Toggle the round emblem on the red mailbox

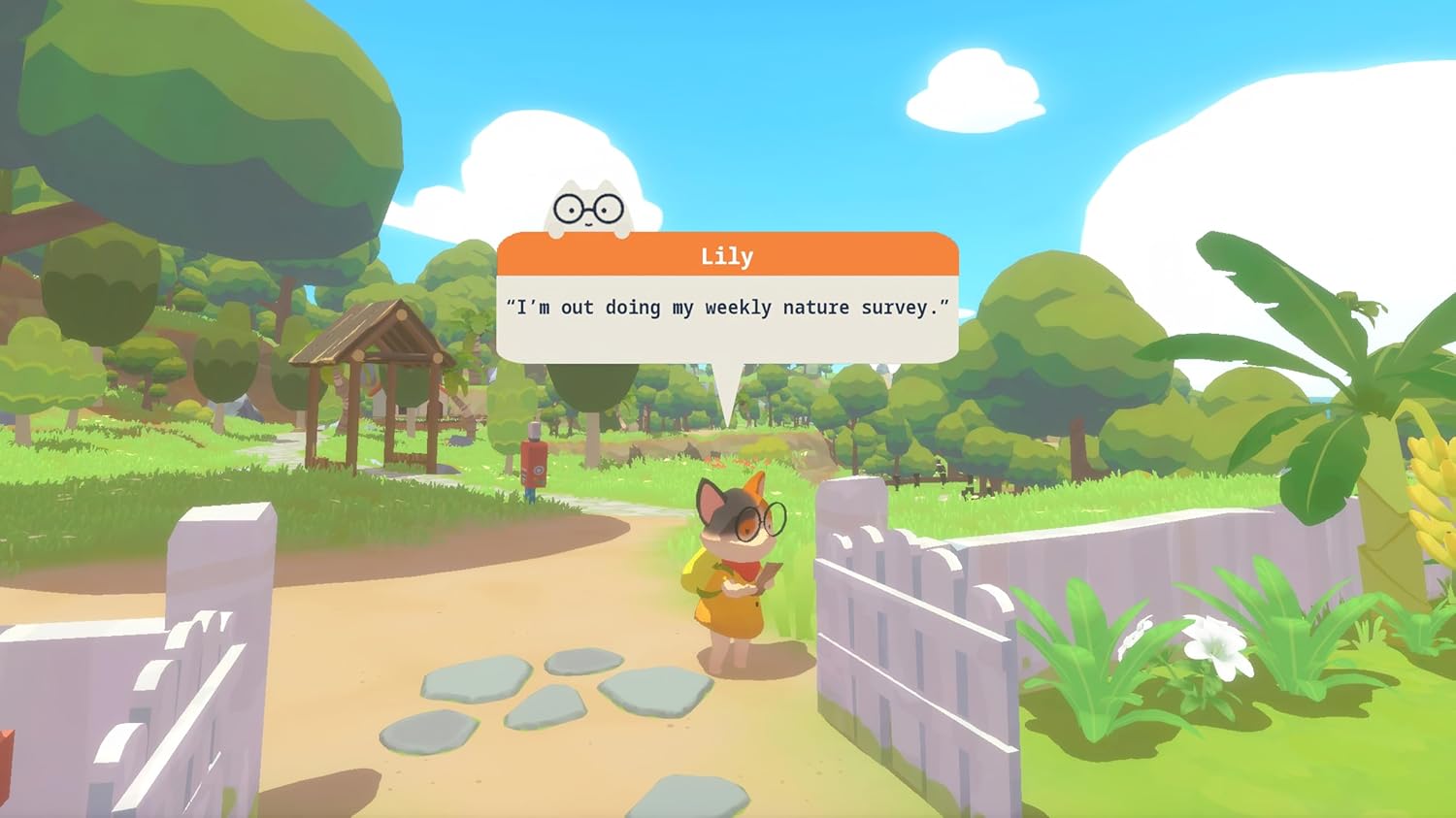540,469
